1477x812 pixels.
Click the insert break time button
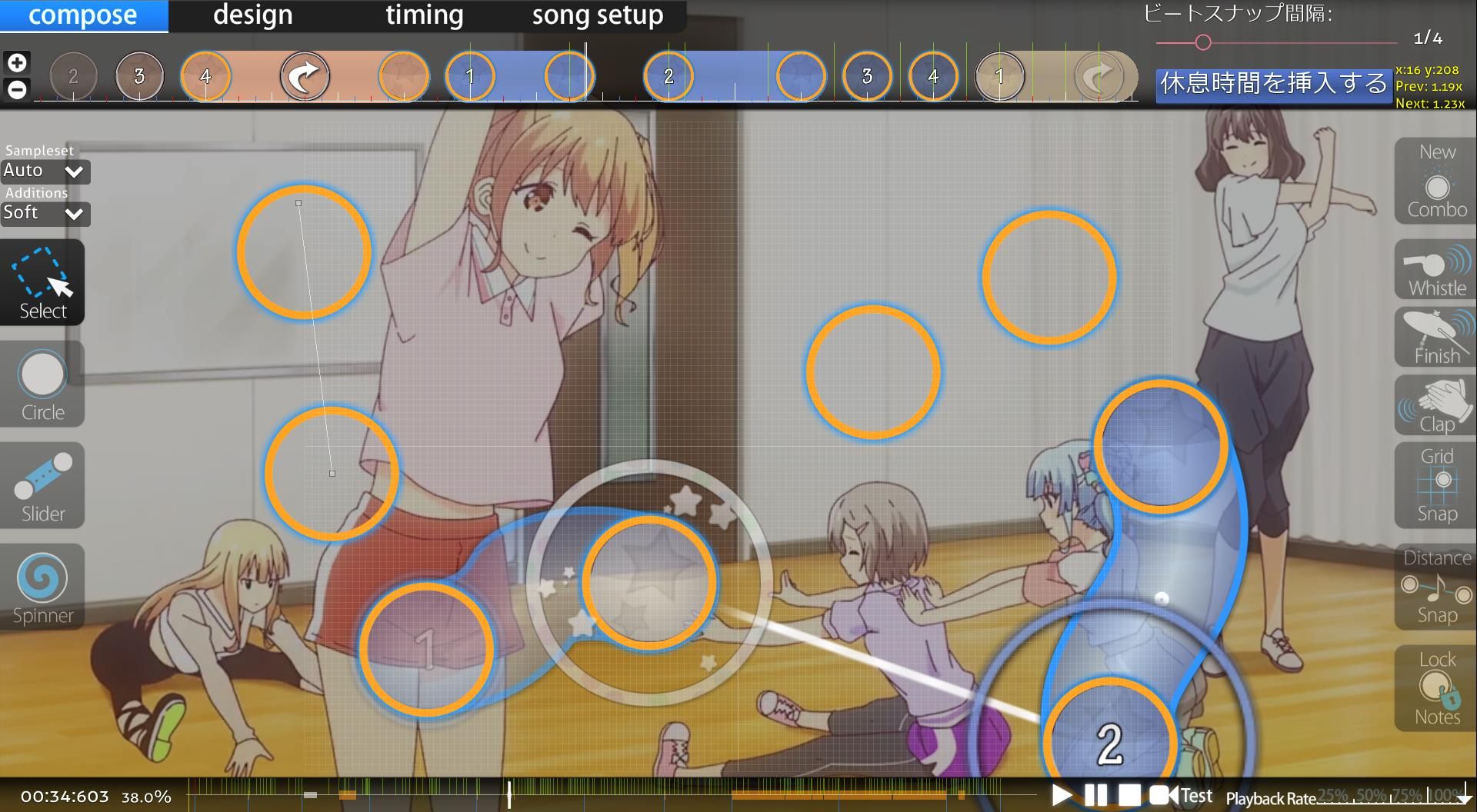point(1273,84)
